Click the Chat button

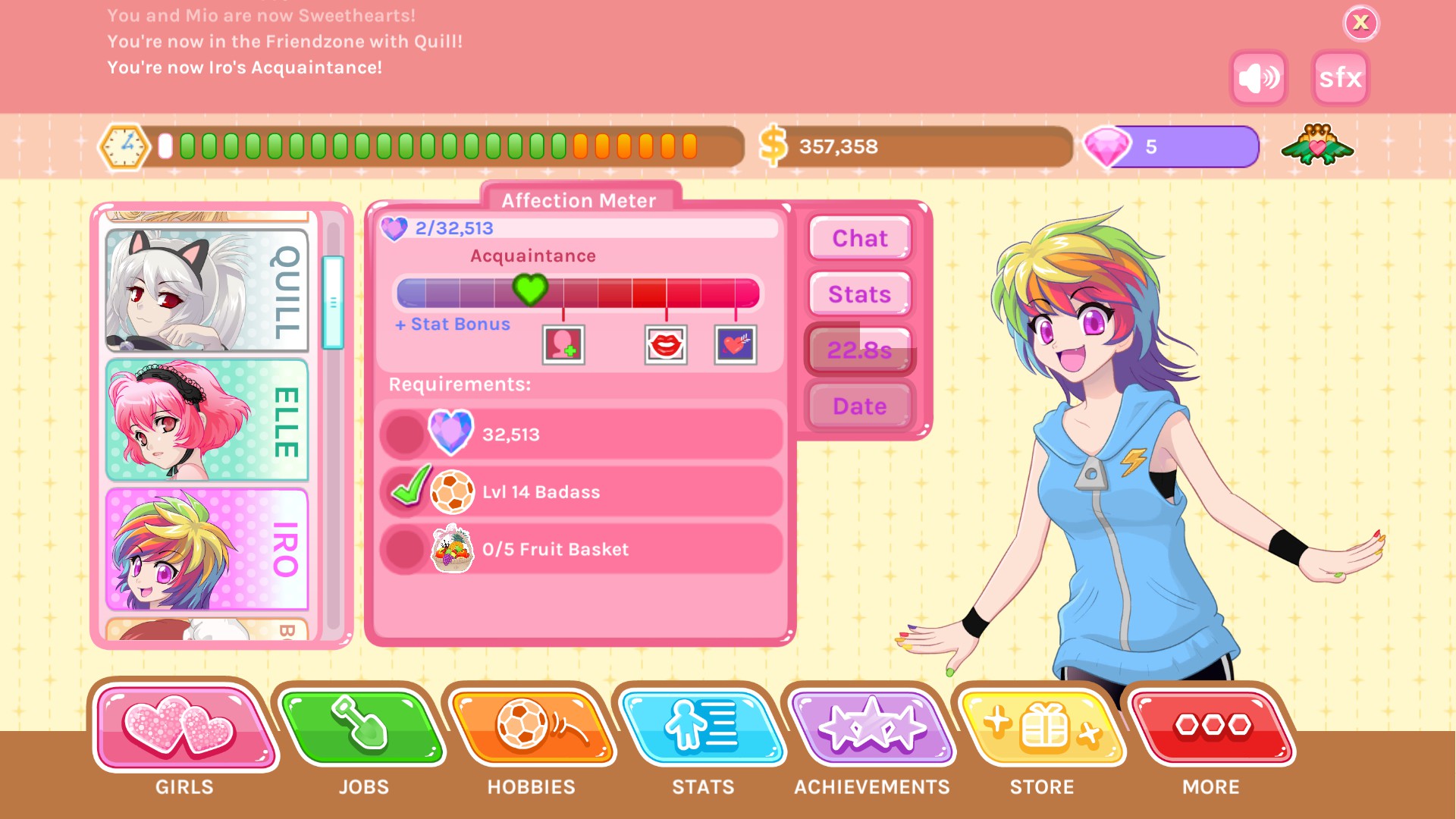859,238
